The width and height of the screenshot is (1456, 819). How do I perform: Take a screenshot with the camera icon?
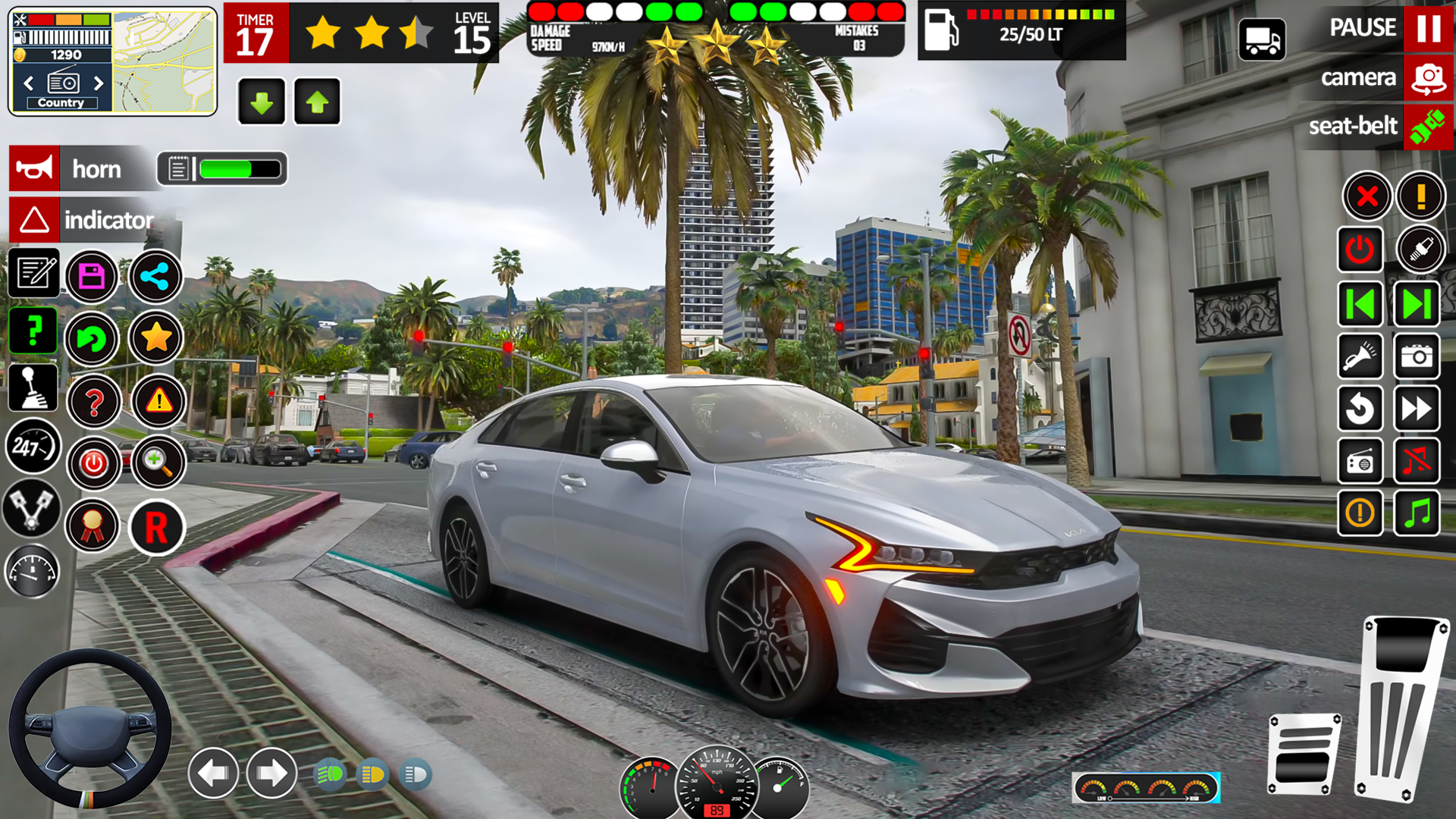click(x=1416, y=356)
